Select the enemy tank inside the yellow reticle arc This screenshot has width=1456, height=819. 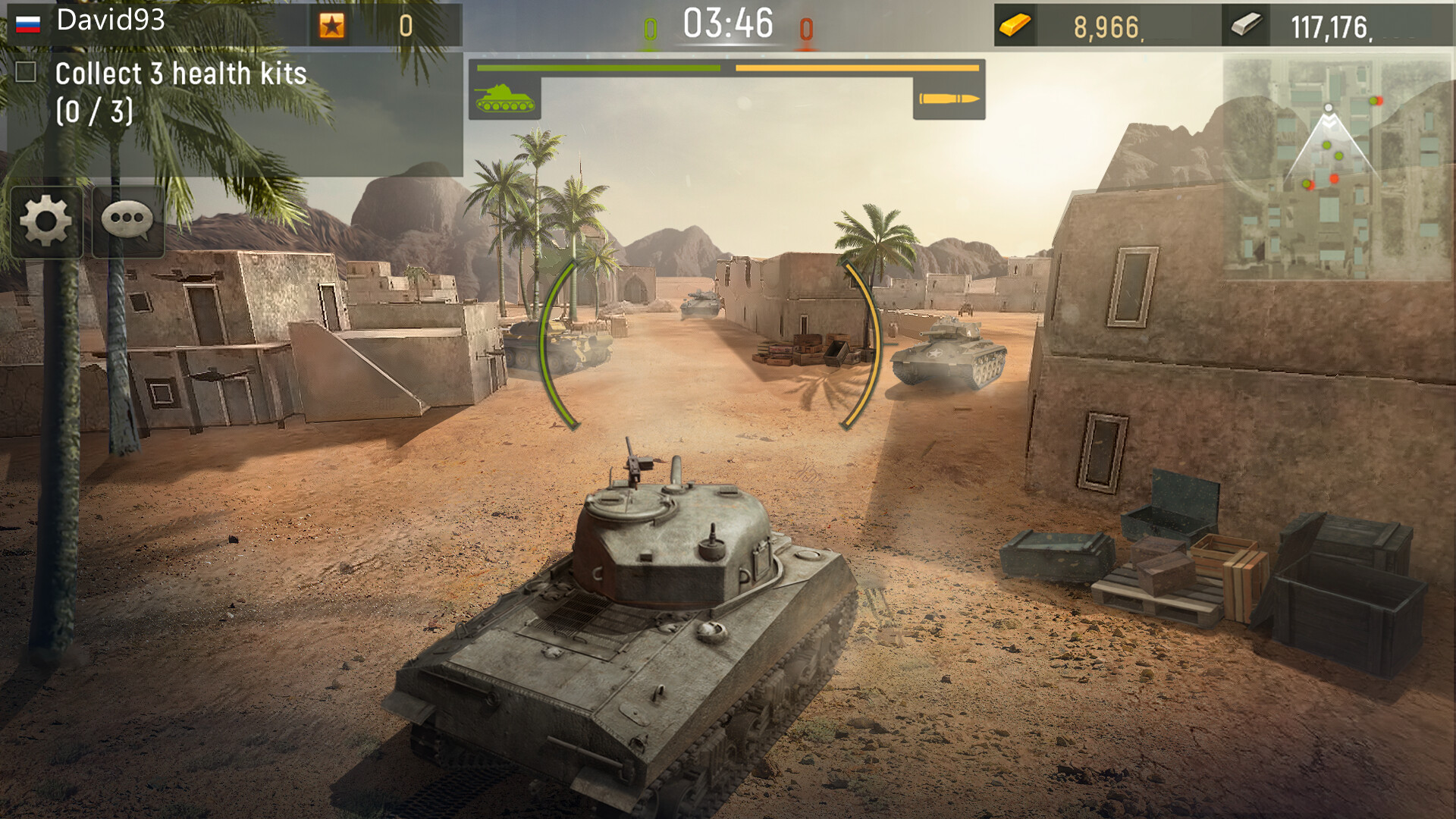click(x=946, y=349)
